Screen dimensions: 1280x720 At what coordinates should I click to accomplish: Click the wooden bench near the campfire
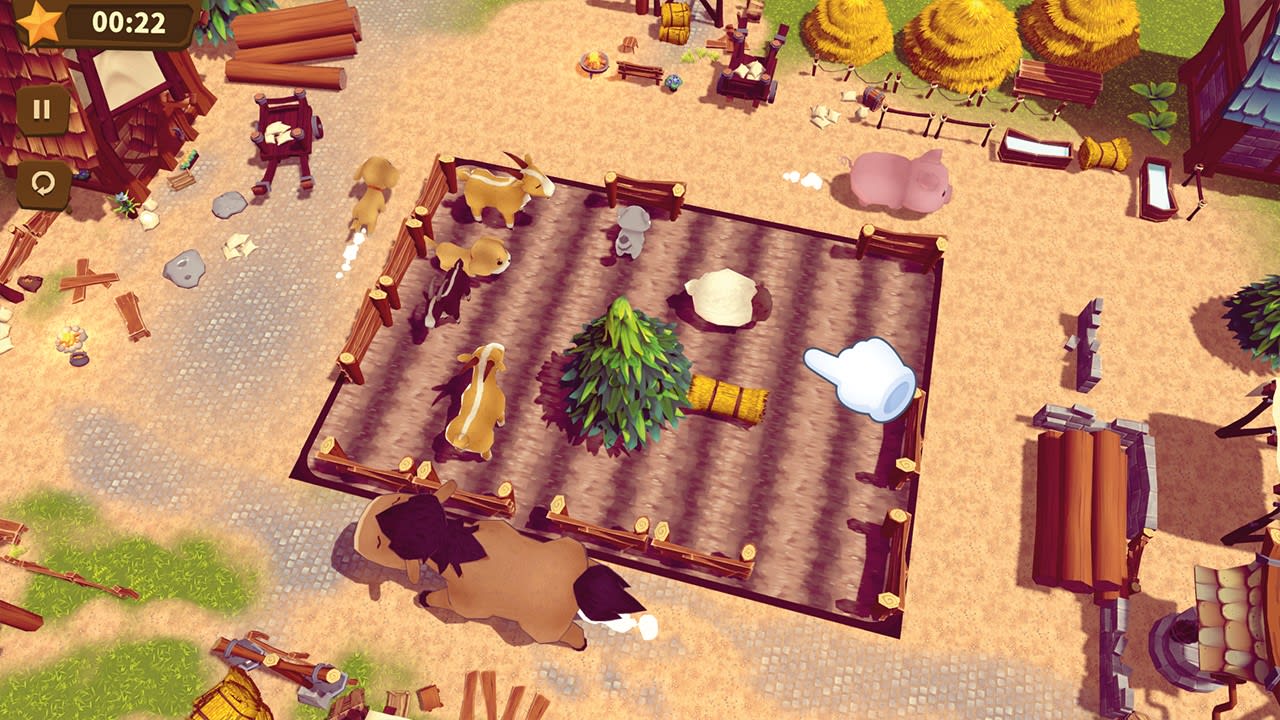pyautogui.click(x=640, y=73)
